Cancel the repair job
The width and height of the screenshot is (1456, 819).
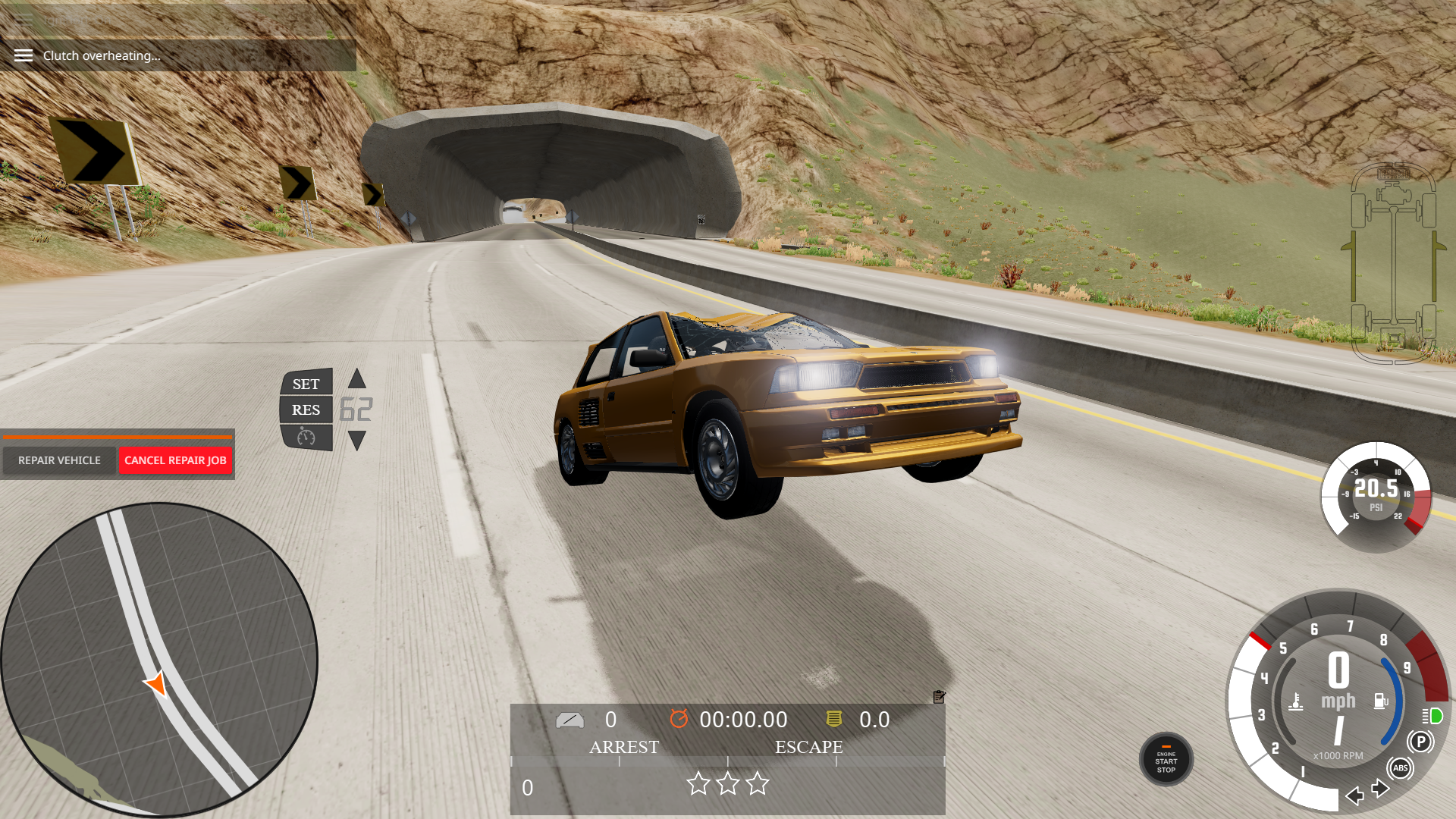point(175,460)
